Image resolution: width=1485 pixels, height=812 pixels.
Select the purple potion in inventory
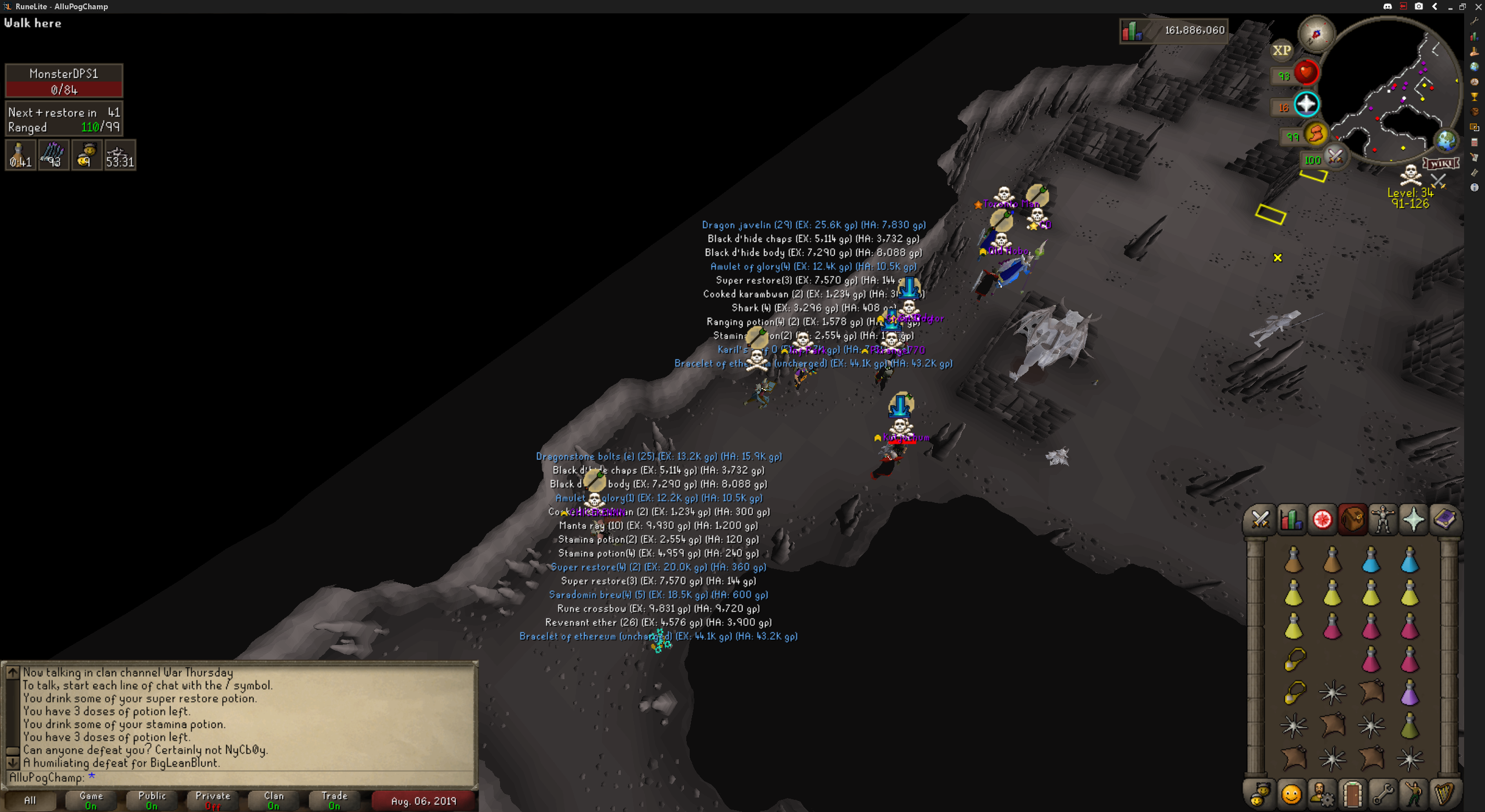(x=1410, y=693)
